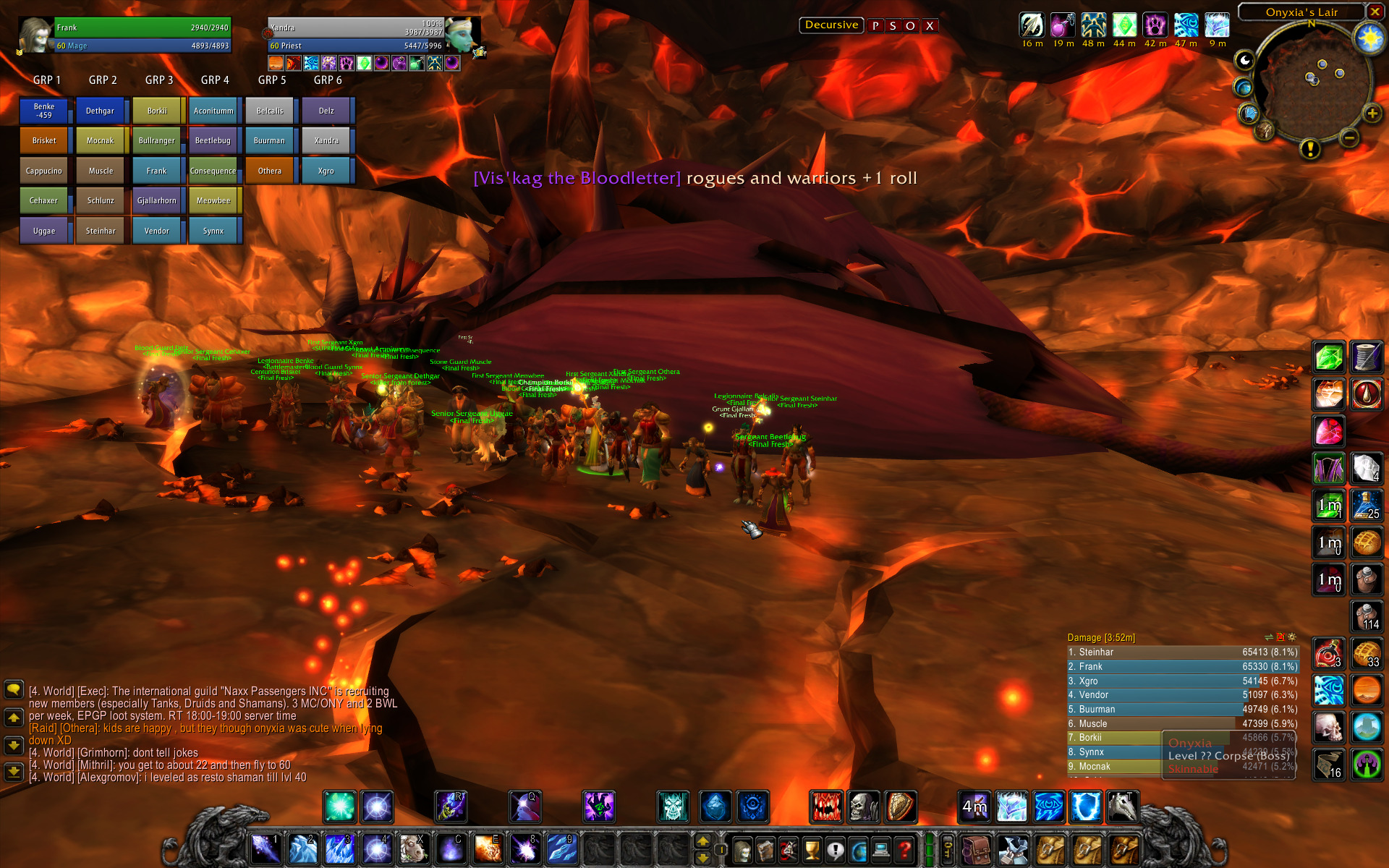The height and width of the screenshot is (868, 1389).
Task: Cast the sheep Polymorph ability
Action: point(412,848)
